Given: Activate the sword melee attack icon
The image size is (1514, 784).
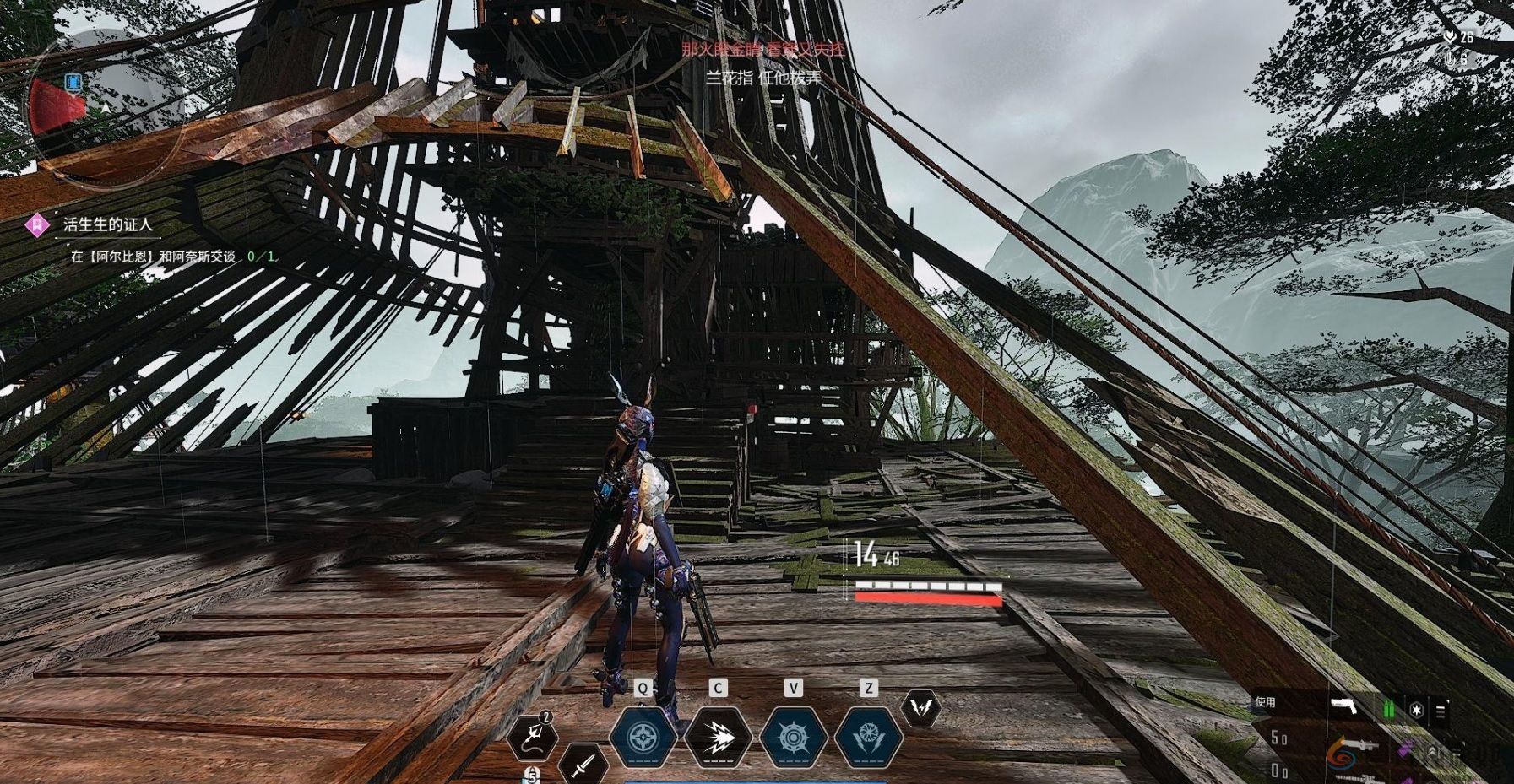Looking at the screenshot, I should 583,765.
